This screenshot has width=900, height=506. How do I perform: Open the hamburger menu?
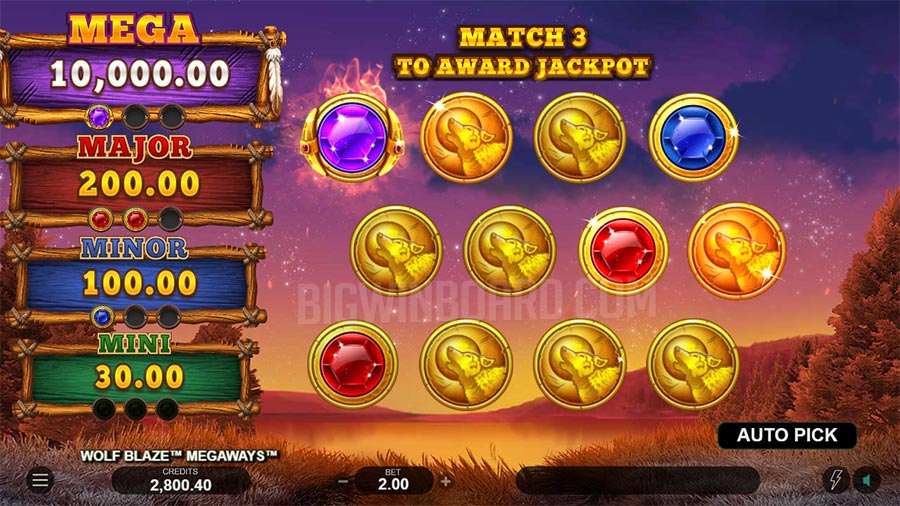tap(40, 481)
